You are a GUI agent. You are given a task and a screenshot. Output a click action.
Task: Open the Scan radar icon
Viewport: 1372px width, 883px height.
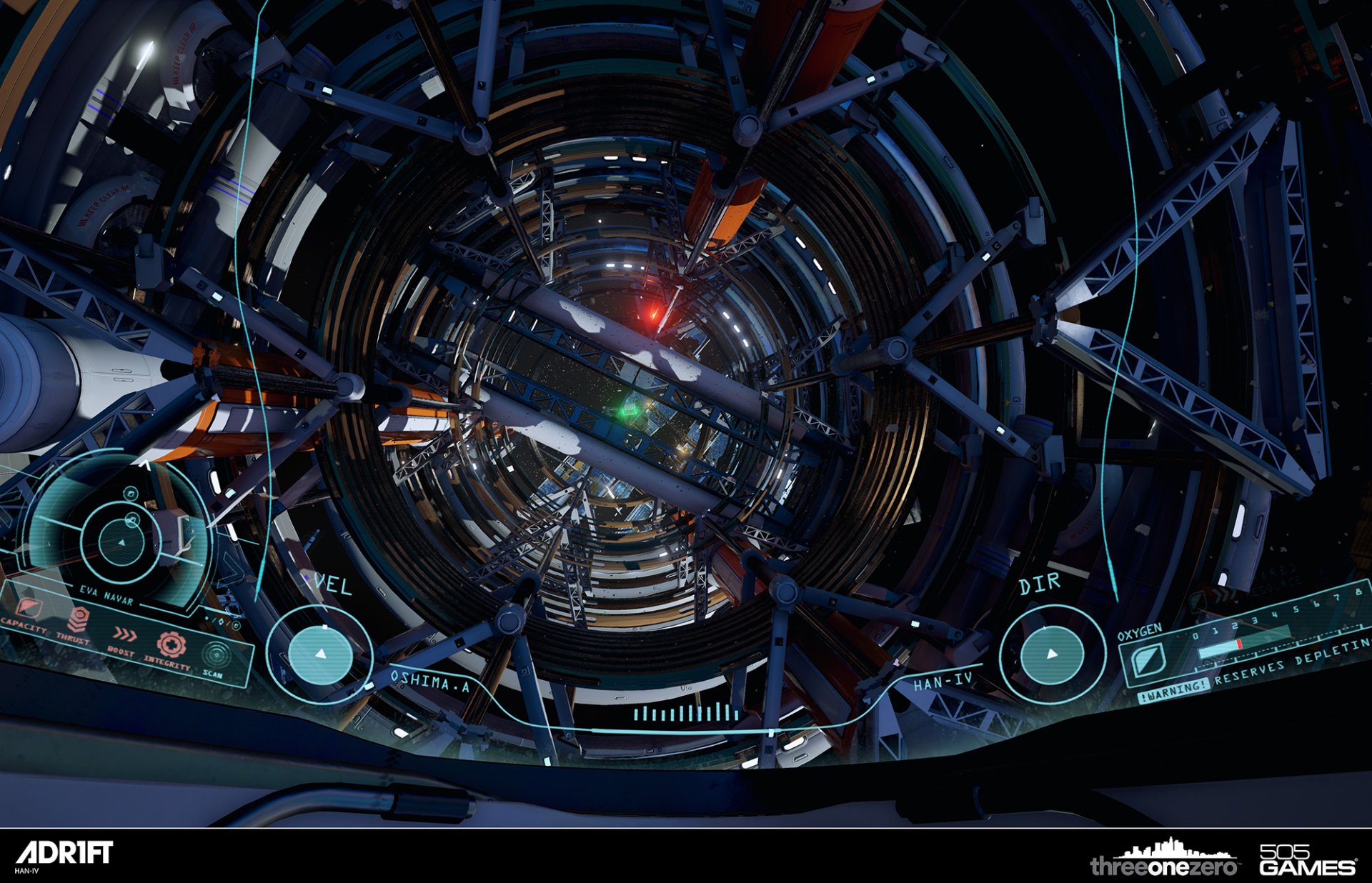[x=214, y=654]
